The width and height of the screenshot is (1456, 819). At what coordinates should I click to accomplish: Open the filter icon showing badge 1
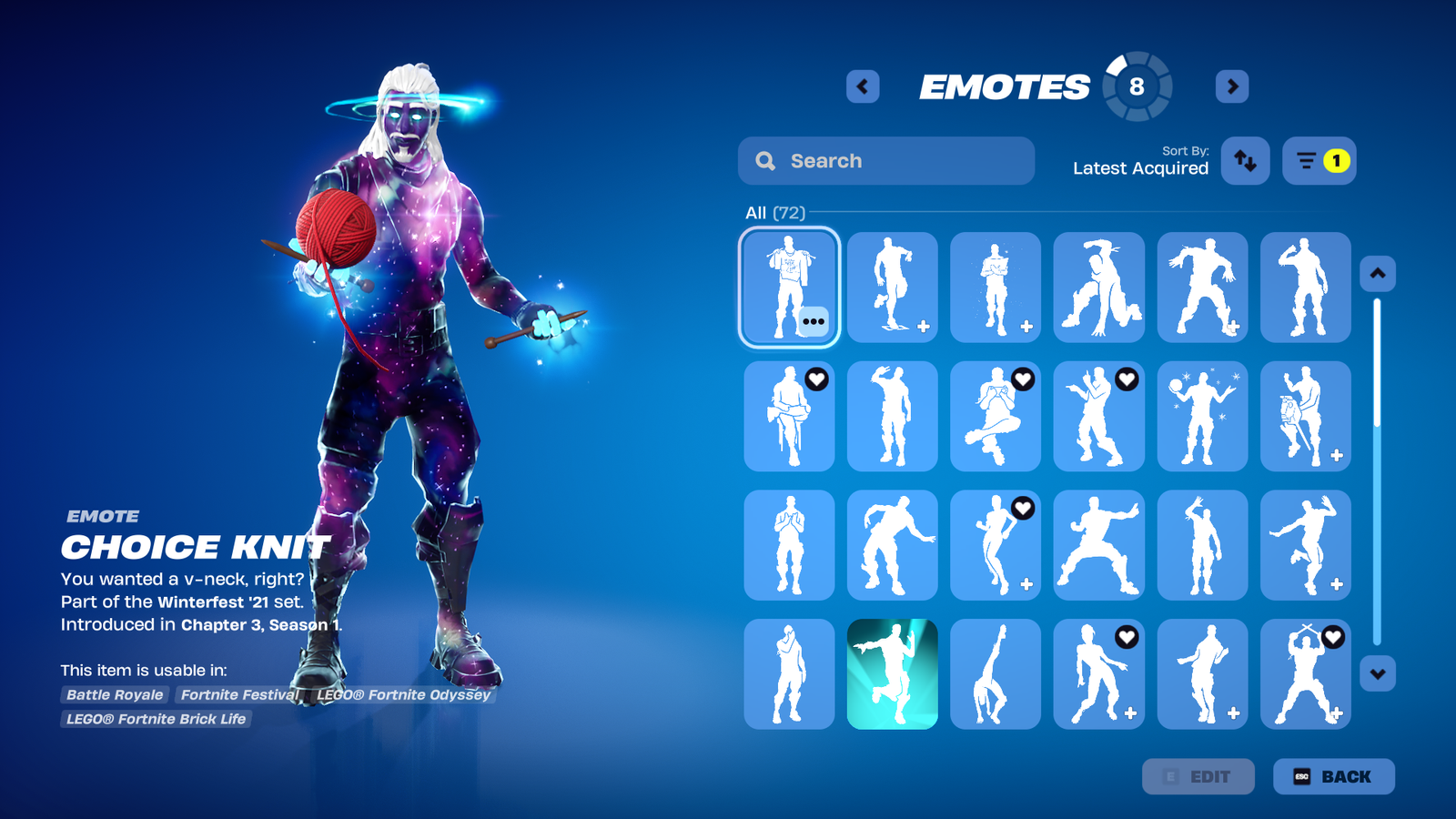click(x=1319, y=160)
